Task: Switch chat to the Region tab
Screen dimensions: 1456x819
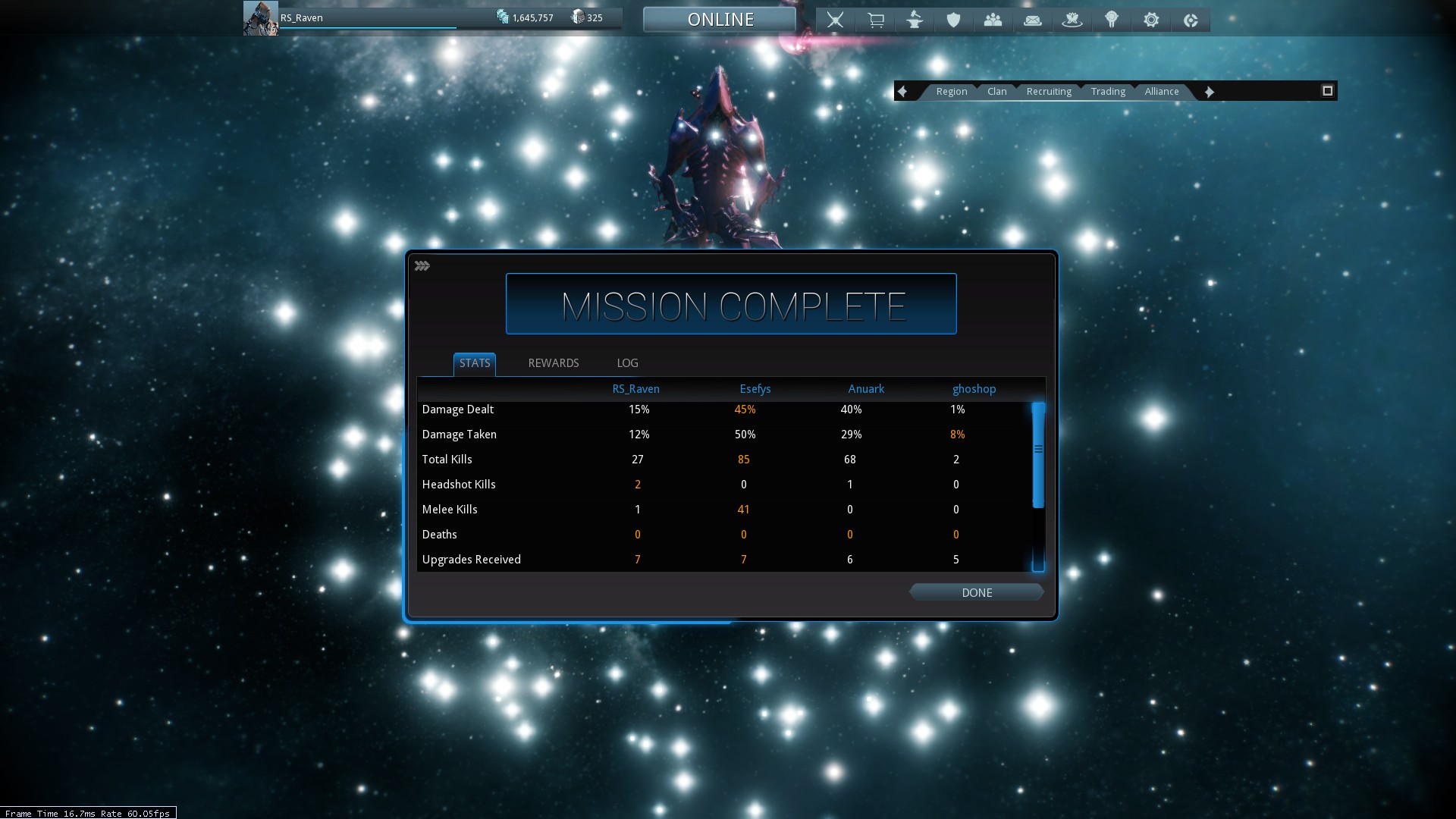Action: 951,92
